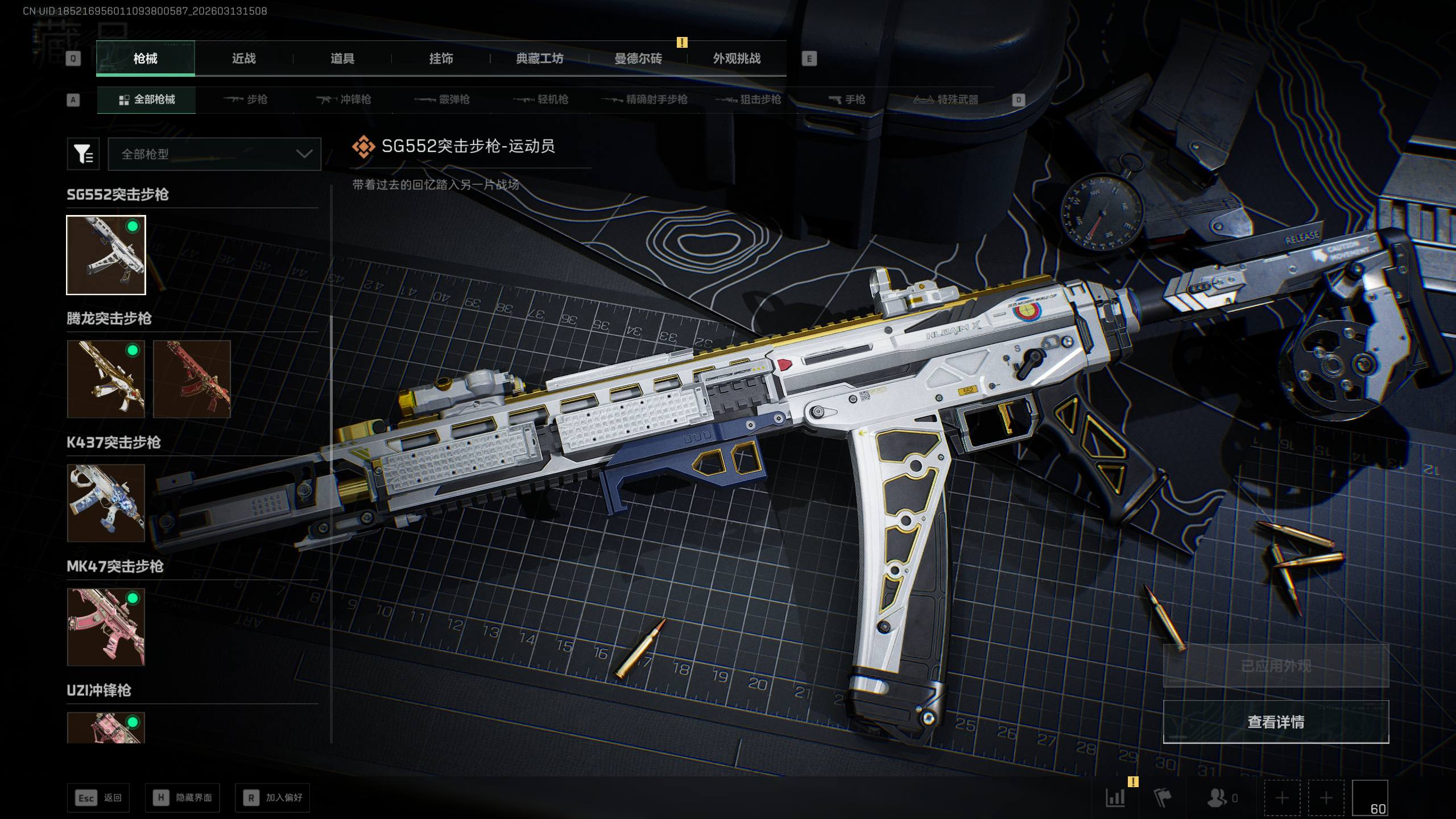
Task: Open the 道具 items tab
Action: pos(342,59)
